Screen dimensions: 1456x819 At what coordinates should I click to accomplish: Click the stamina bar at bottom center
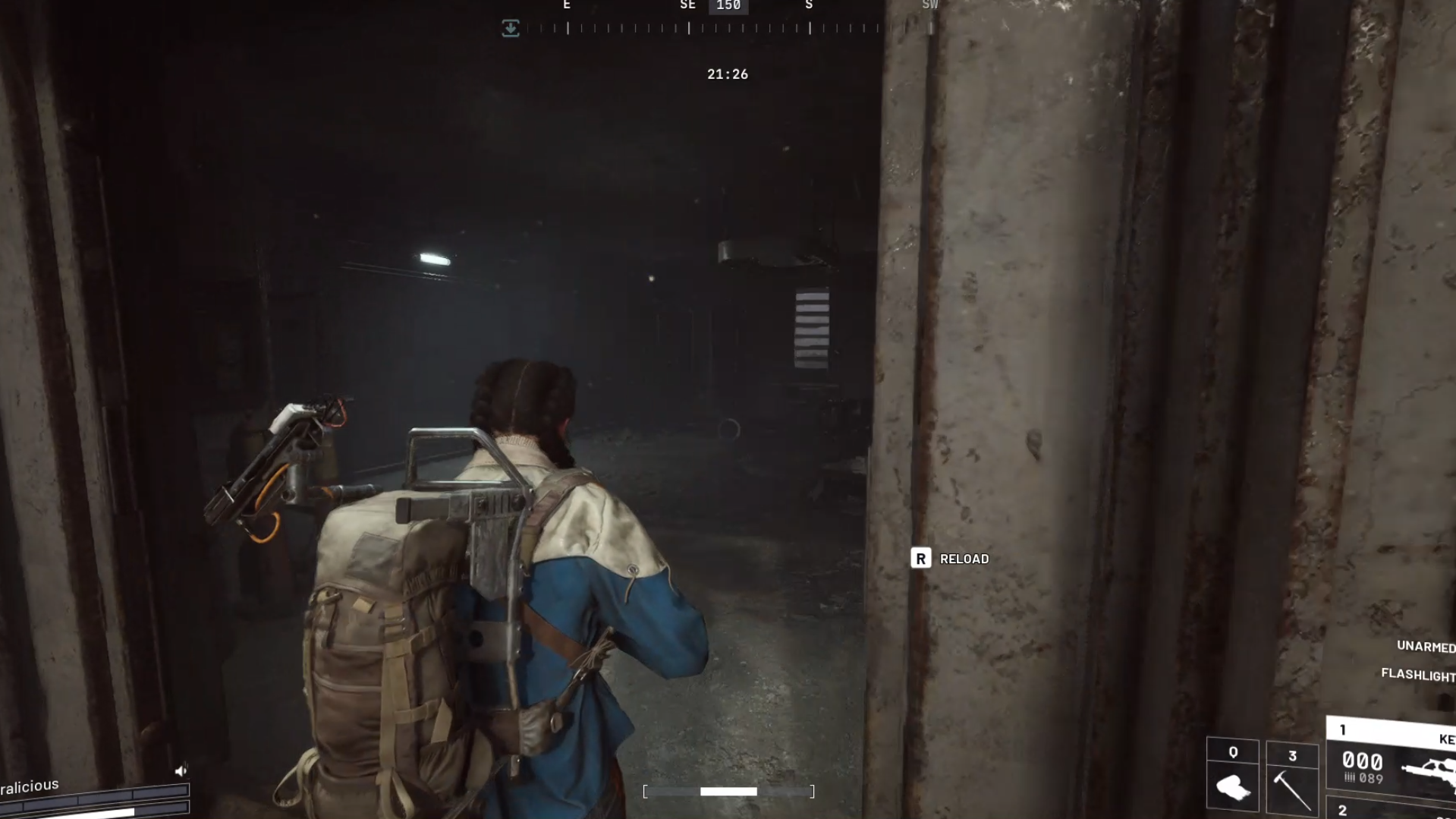(728, 792)
